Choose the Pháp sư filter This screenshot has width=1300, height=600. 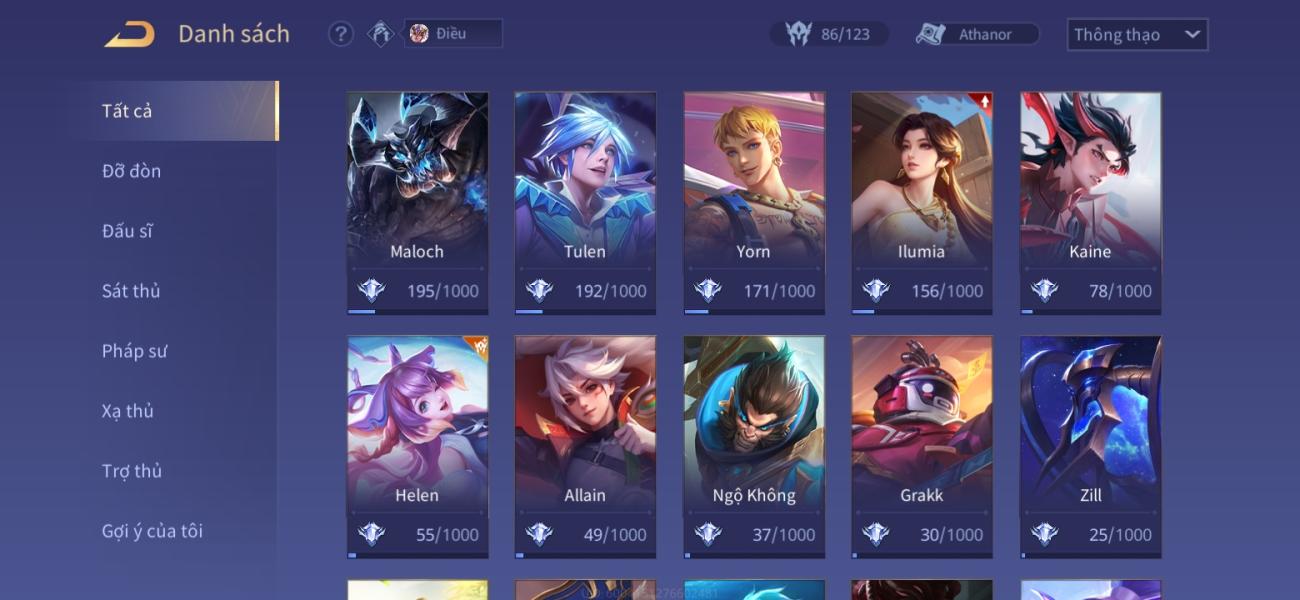(x=134, y=351)
